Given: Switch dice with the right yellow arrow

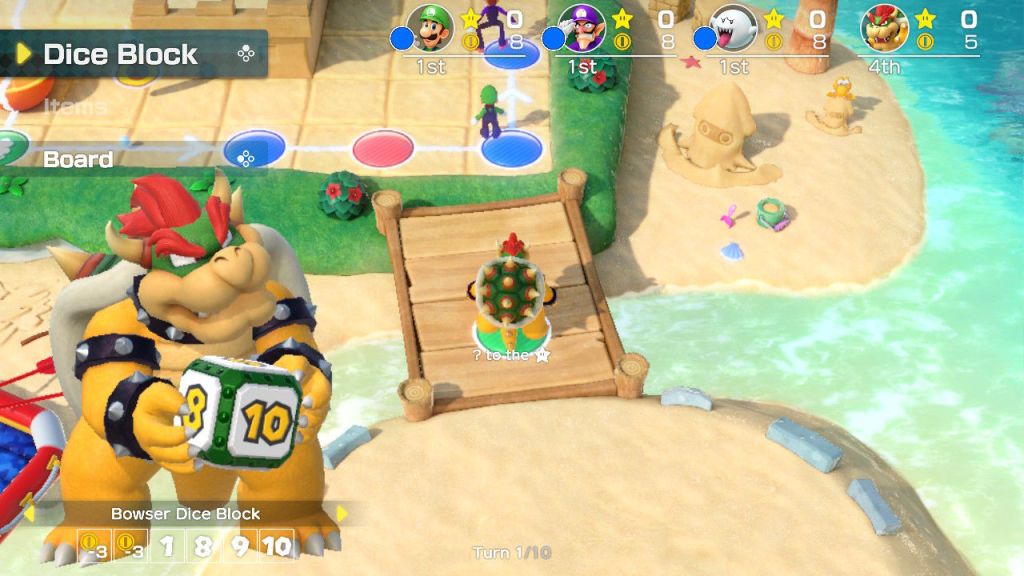Looking at the screenshot, I should tap(342, 514).
